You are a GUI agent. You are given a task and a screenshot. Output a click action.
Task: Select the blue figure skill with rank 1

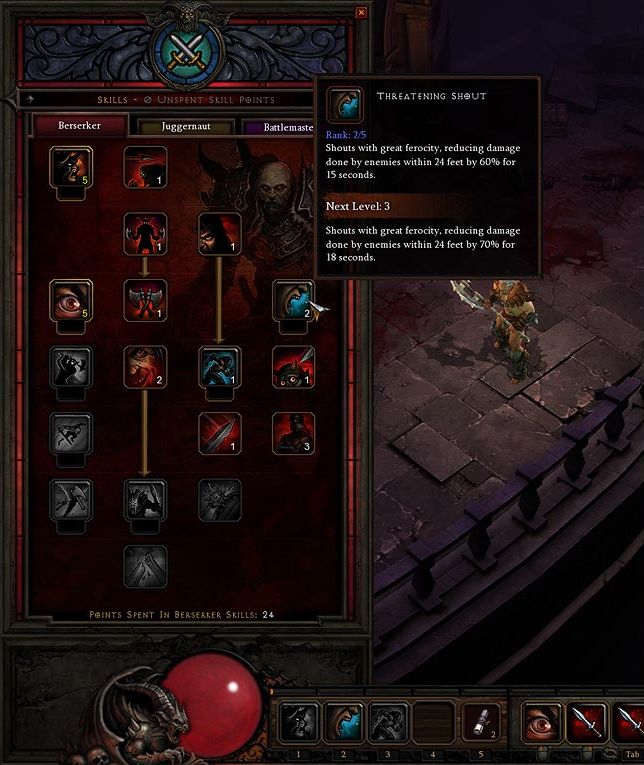[219, 367]
